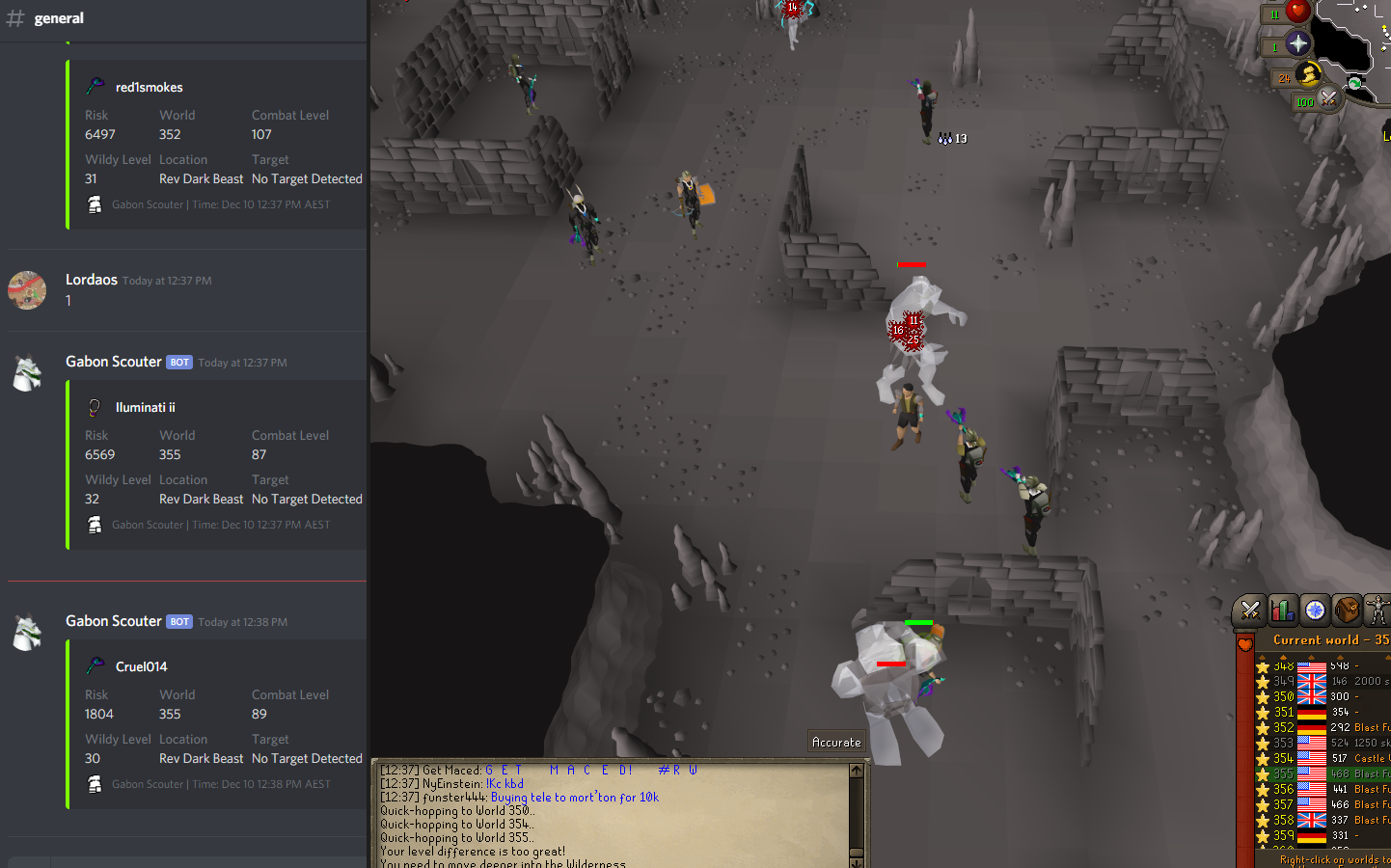Sort worlds using the star column arrow
The image size is (1391, 868).
pos(1263,657)
